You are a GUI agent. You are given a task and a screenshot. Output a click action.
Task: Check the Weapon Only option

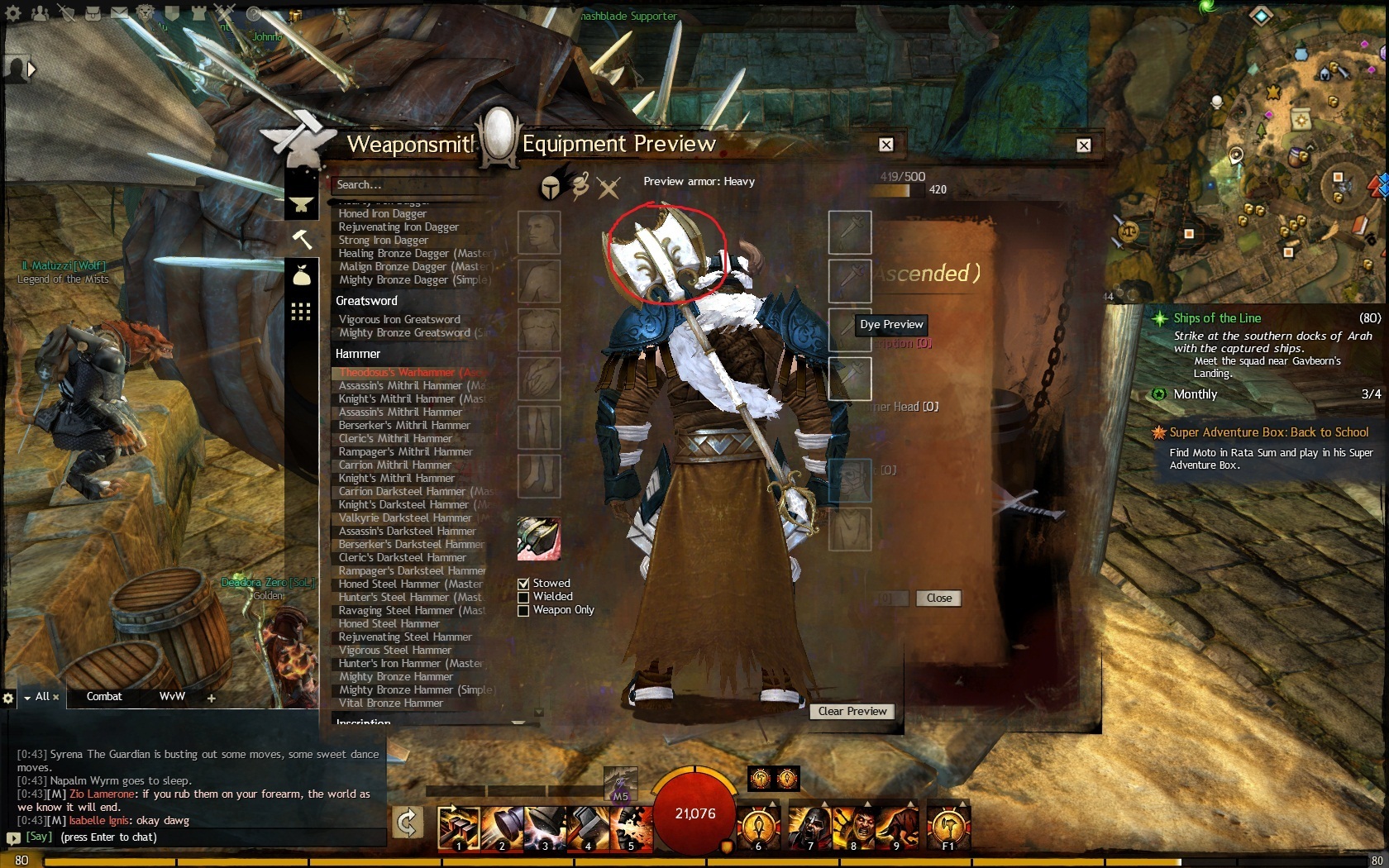523,610
